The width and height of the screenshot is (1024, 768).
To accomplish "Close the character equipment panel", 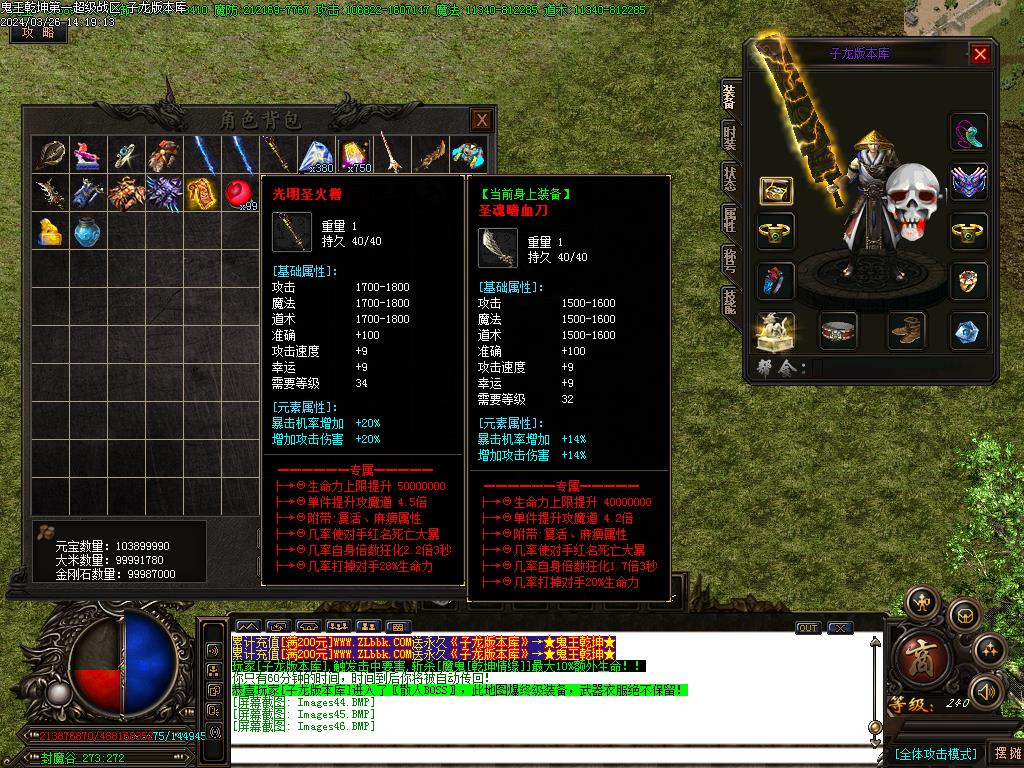I will coord(980,54).
